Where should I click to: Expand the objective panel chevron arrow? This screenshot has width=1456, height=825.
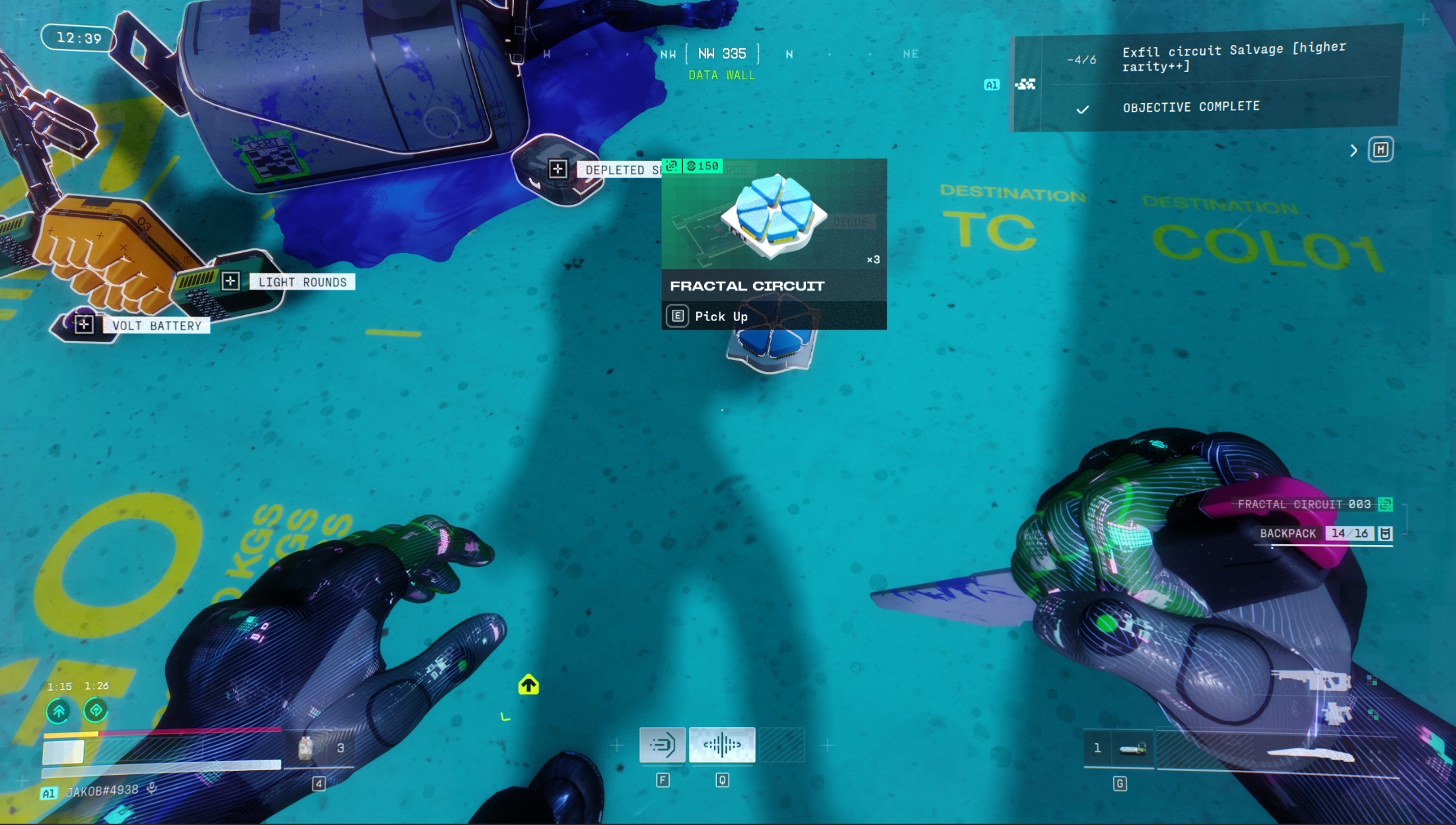point(1353,151)
